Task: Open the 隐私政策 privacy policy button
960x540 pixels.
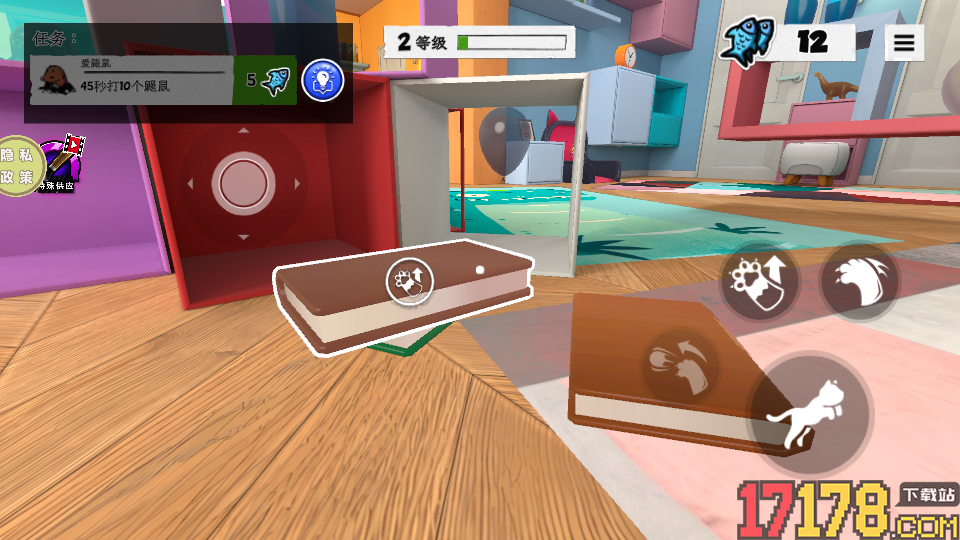Action: coord(17,166)
